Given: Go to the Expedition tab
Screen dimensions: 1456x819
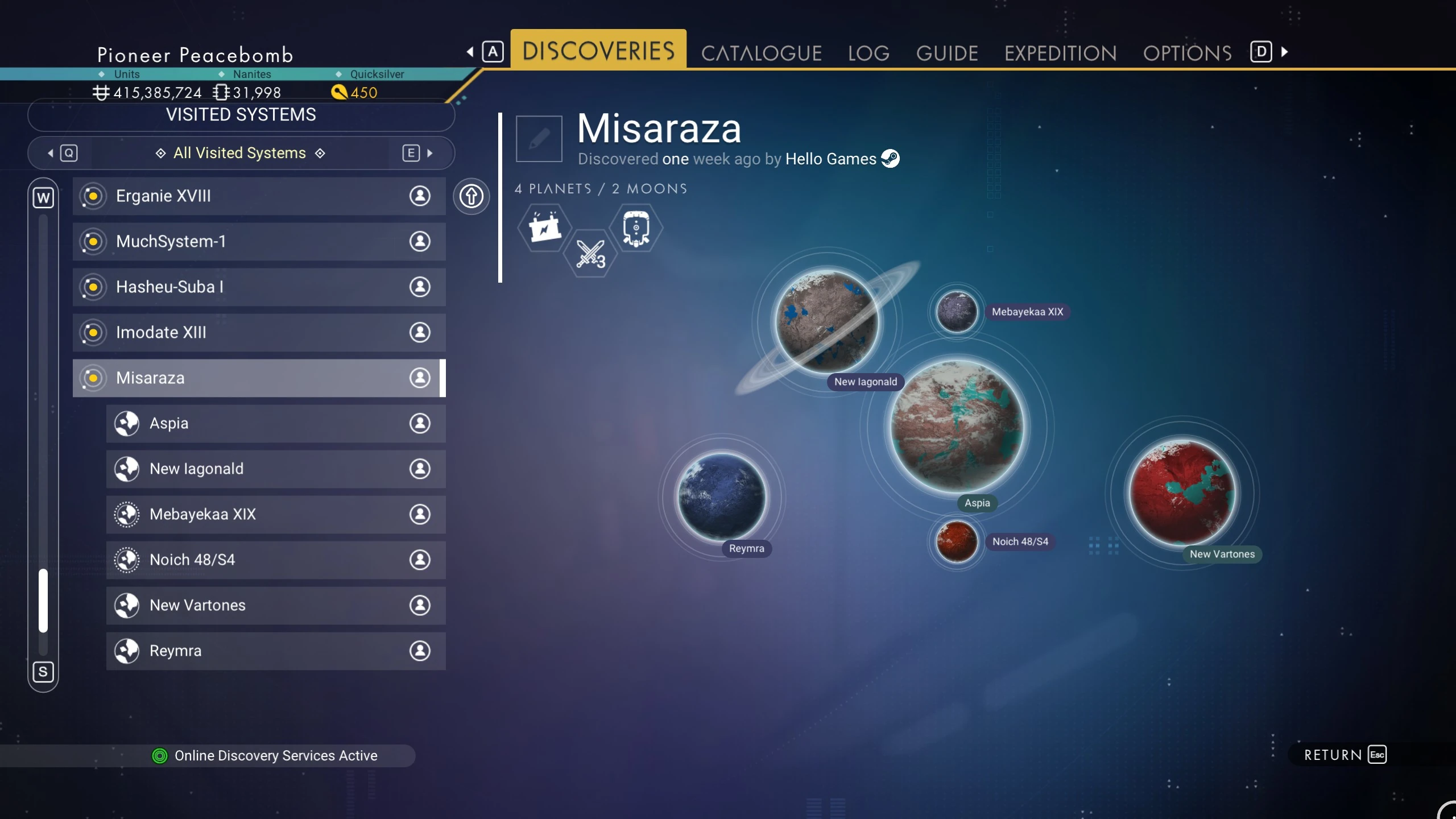Looking at the screenshot, I should click(1060, 53).
